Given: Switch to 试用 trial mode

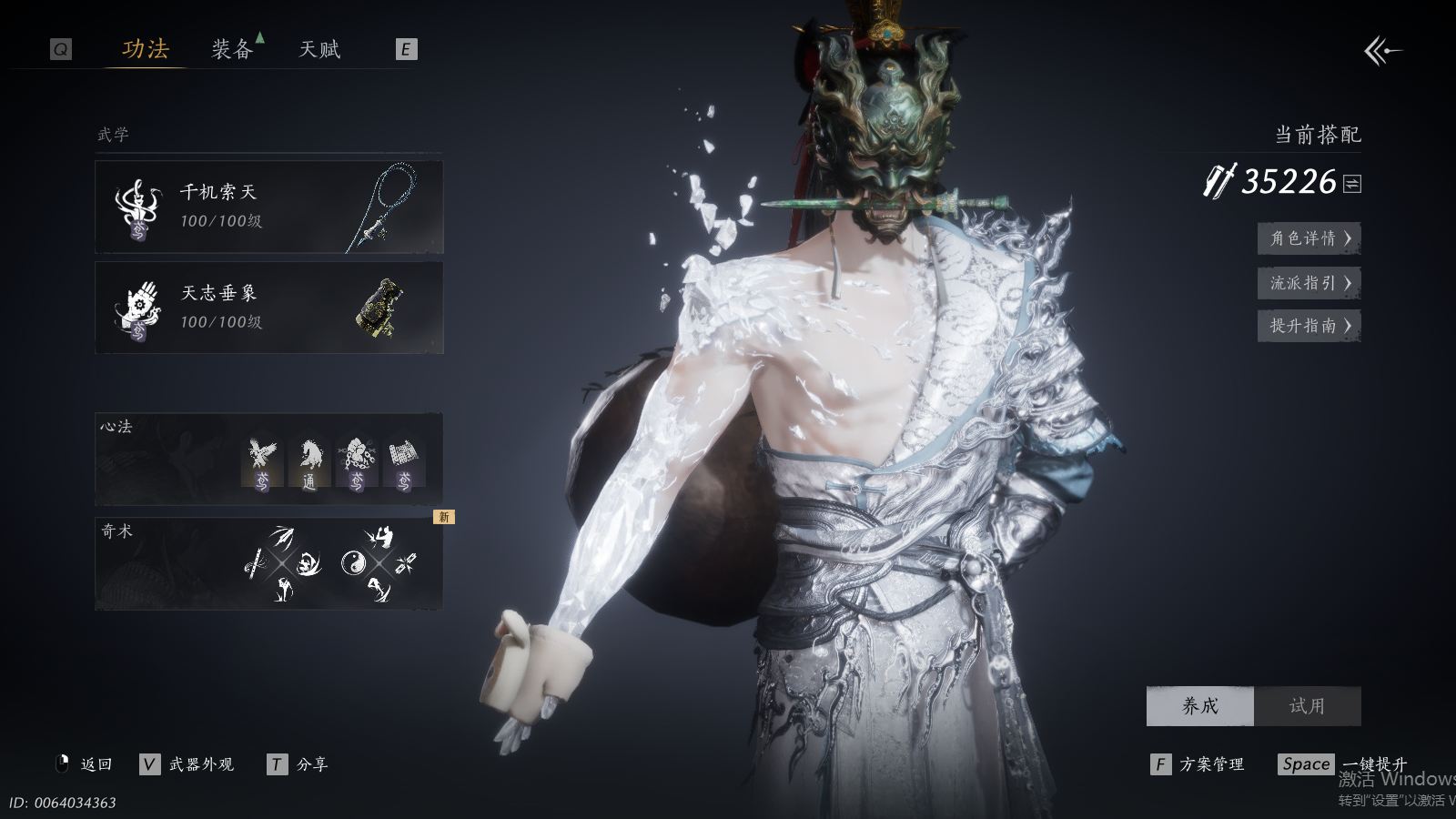Looking at the screenshot, I should 1307,706.
